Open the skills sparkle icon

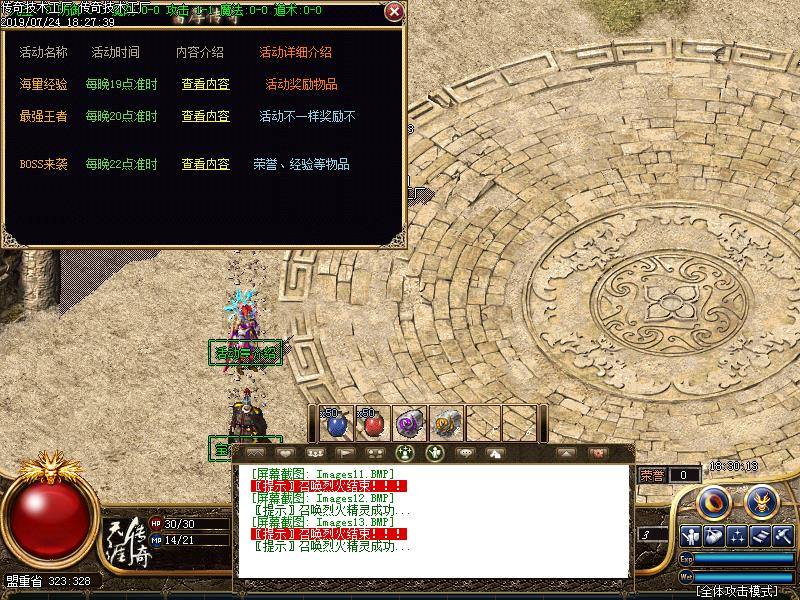point(738,536)
